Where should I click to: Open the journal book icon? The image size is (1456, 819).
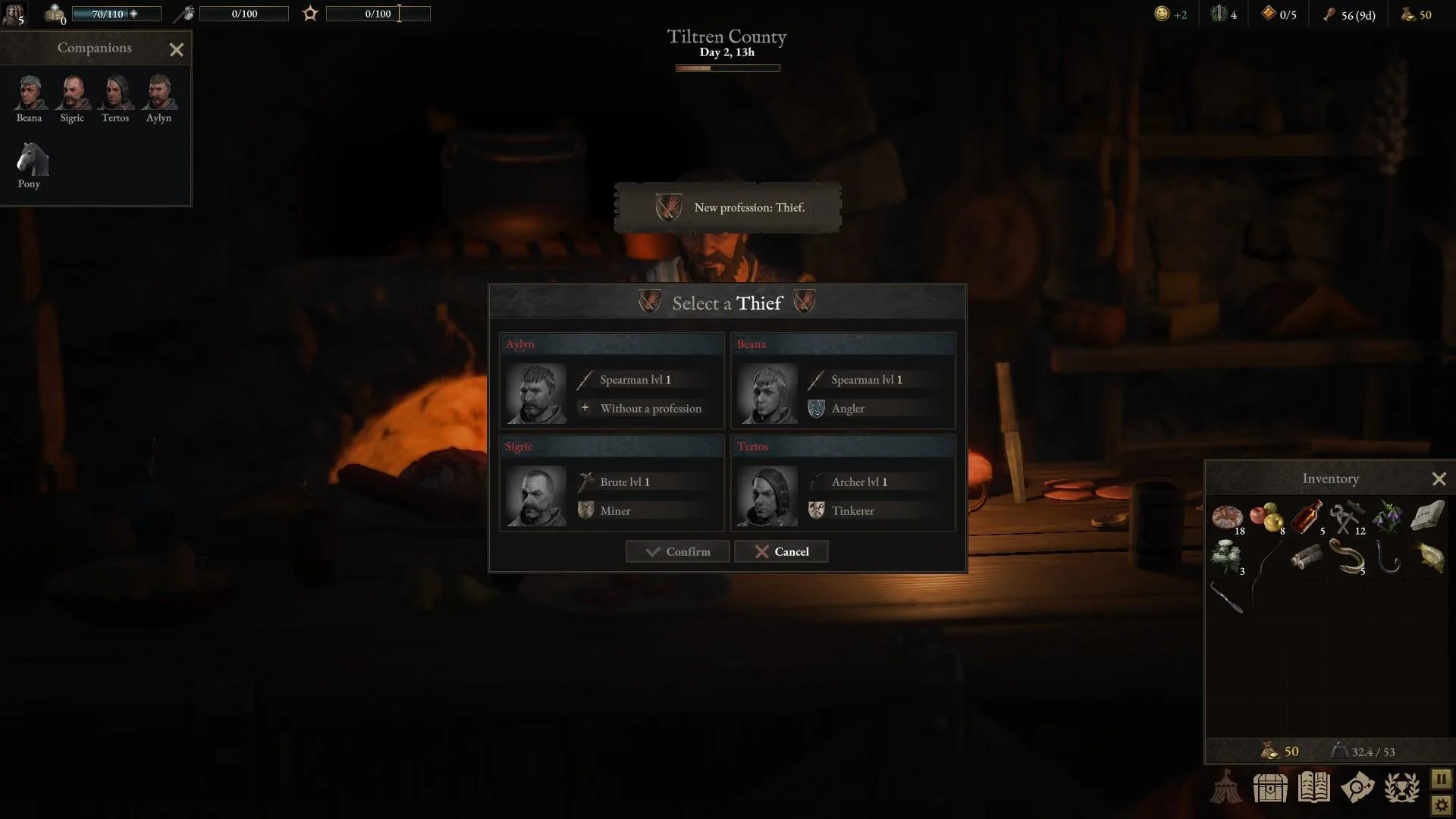pos(1313,788)
